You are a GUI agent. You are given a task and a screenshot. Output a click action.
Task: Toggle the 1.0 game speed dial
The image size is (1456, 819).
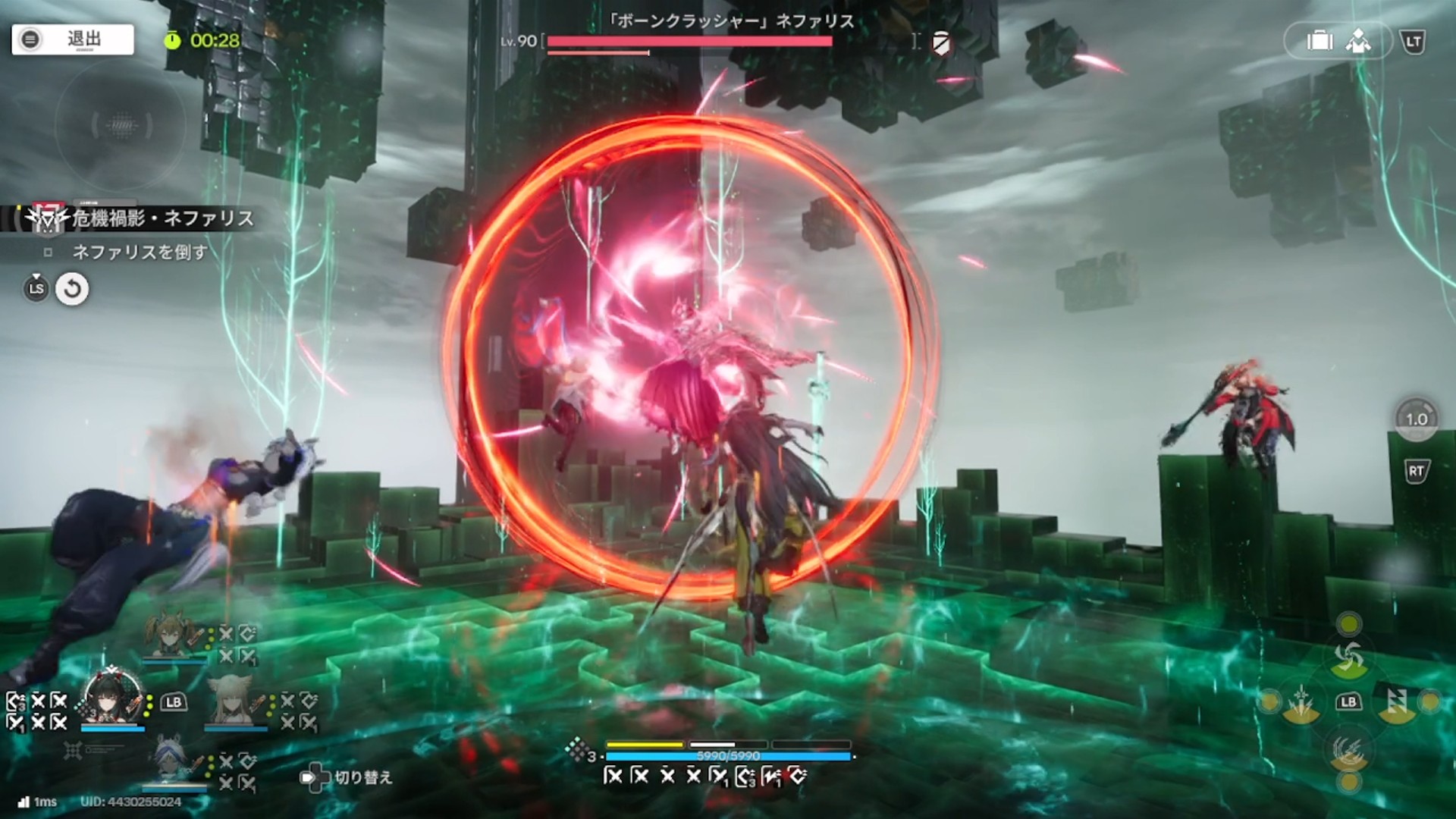point(1416,419)
